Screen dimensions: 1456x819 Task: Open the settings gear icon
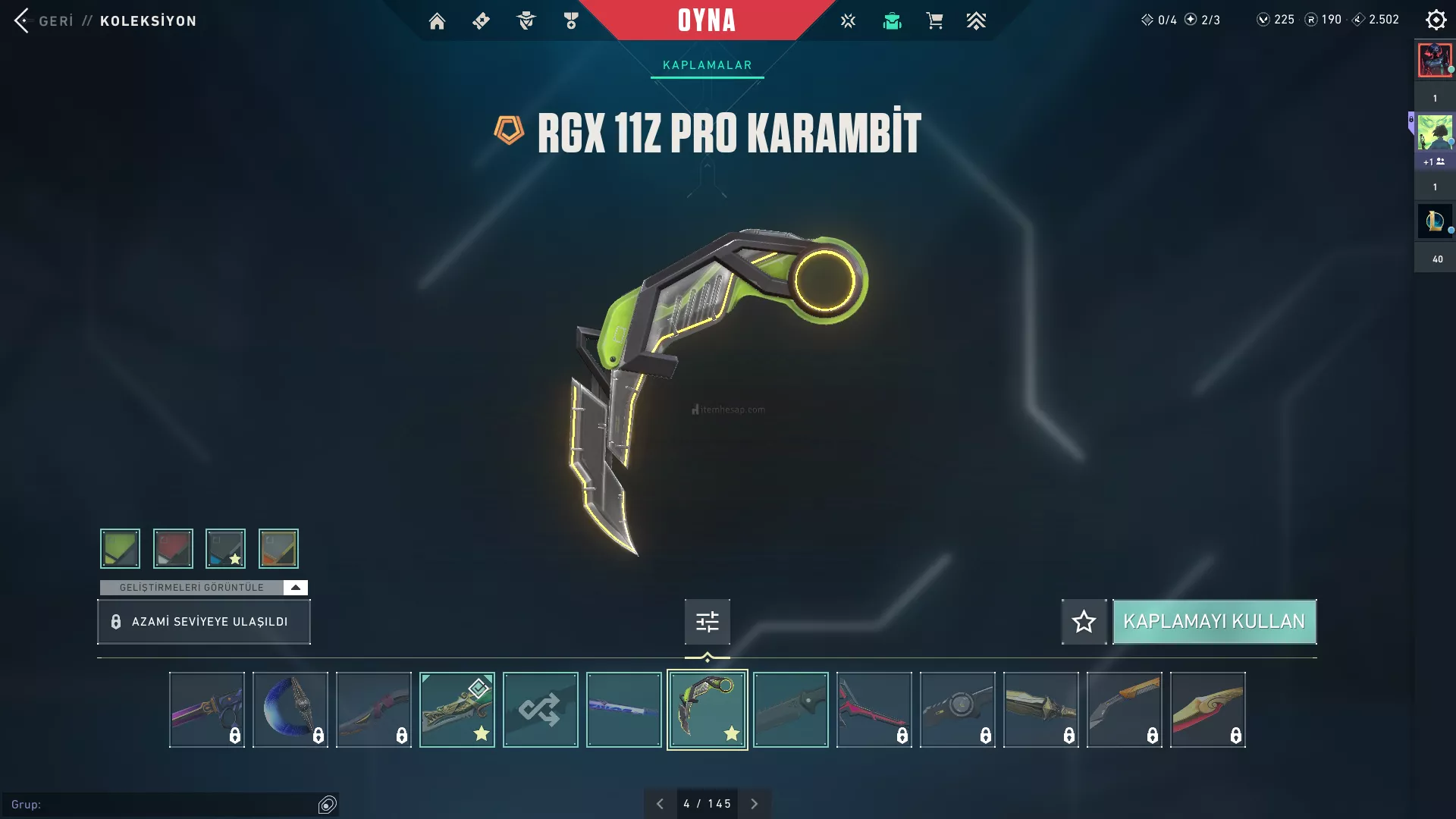point(1436,20)
